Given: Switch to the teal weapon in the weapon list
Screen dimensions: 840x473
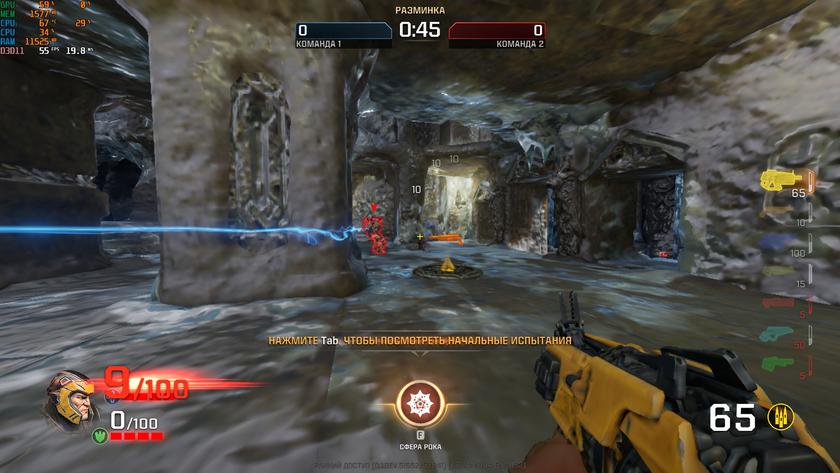Looking at the screenshot, I should click(777, 333).
